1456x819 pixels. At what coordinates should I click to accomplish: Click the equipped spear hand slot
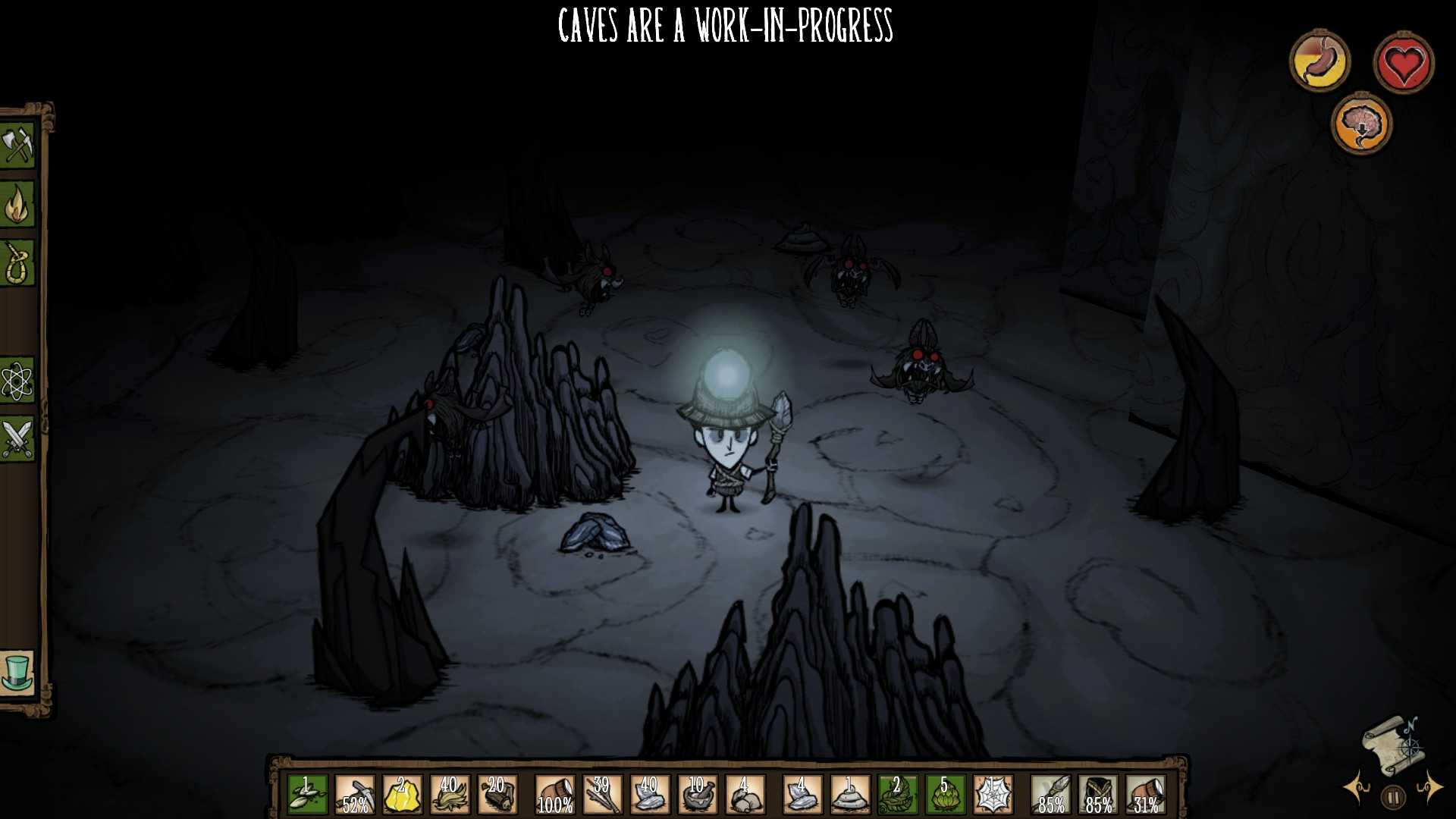pos(1052,794)
